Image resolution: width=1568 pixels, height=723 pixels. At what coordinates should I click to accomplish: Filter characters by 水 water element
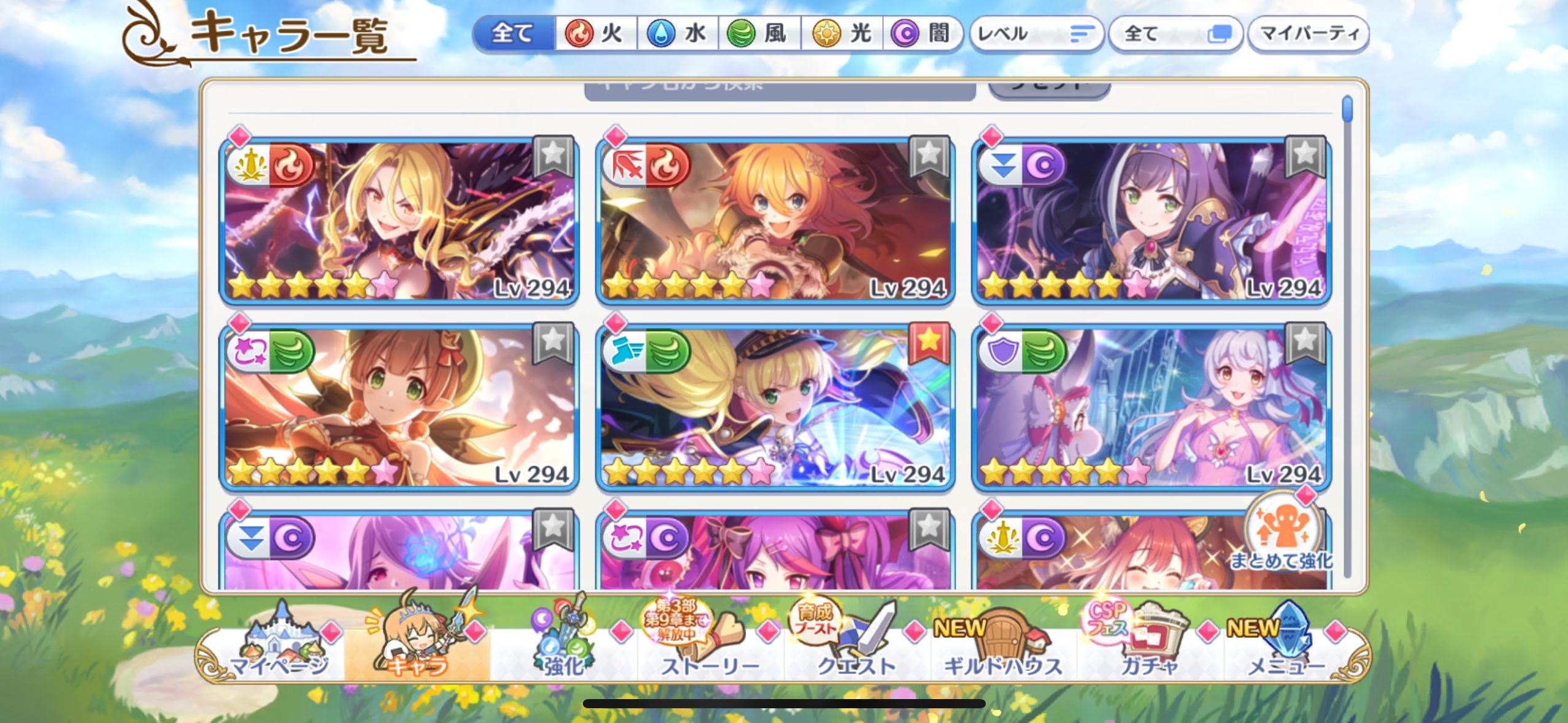pyautogui.click(x=678, y=33)
